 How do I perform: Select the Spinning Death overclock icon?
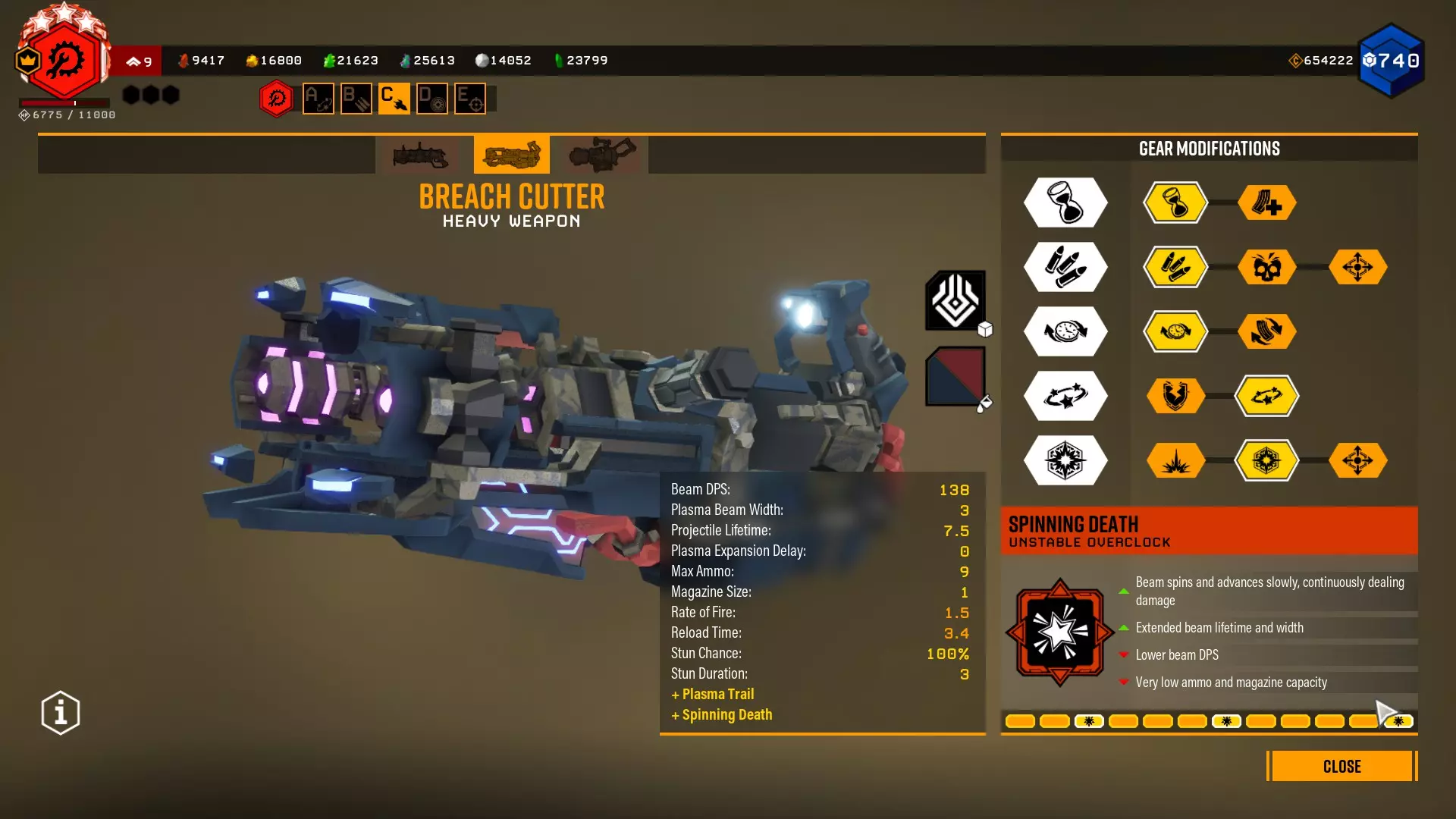1059,632
